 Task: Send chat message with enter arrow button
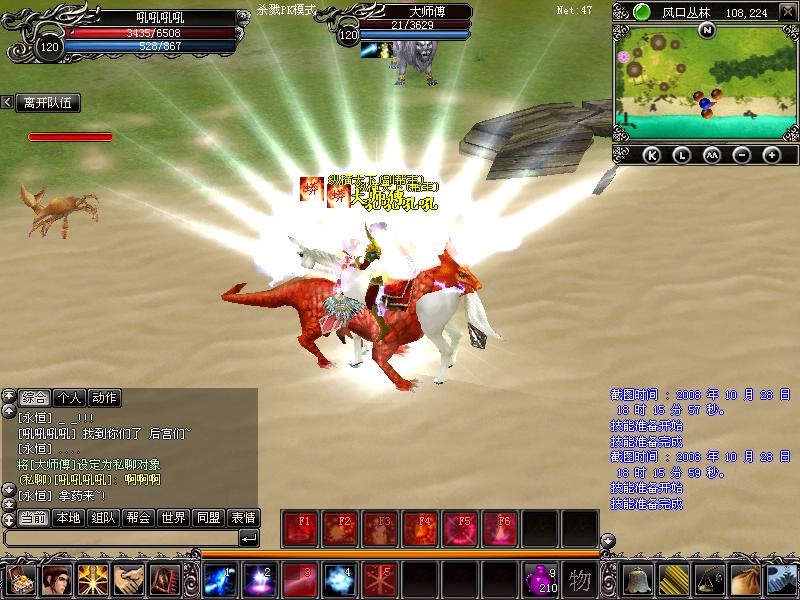click(x=249, y=539)
